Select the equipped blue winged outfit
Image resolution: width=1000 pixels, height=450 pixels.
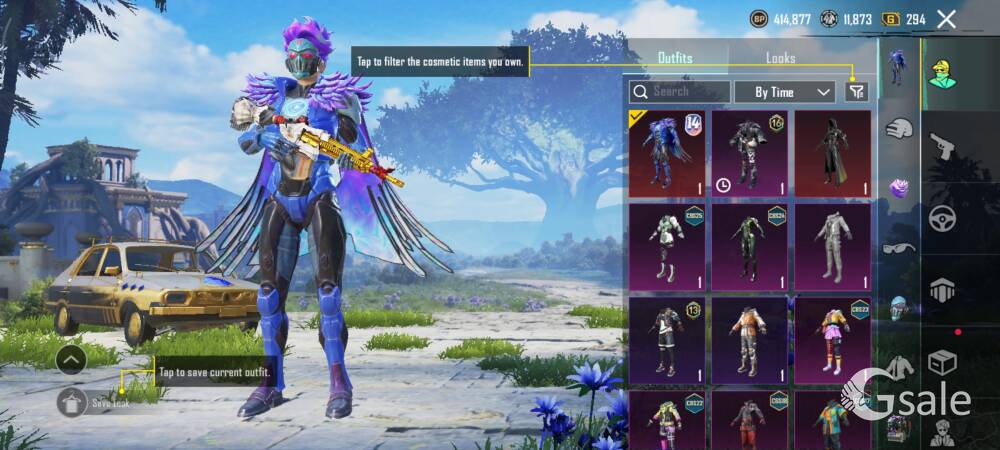666,153
